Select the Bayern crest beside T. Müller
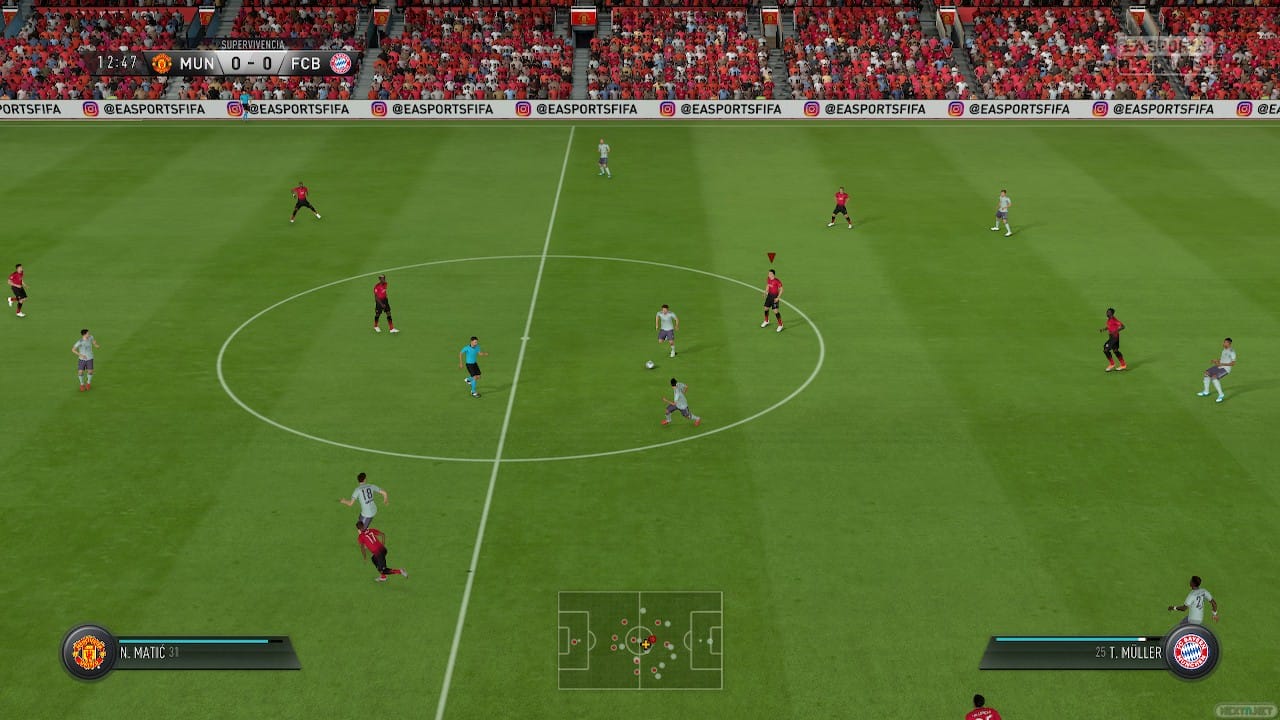 pos(1190,652)
